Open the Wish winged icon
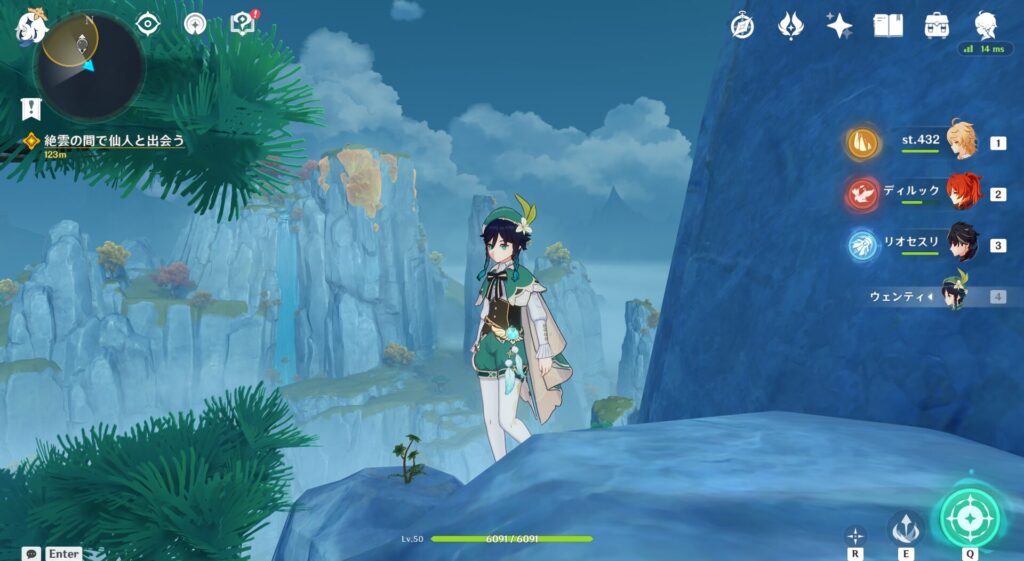Screen dimensions: 1024x561 point(791,26)
